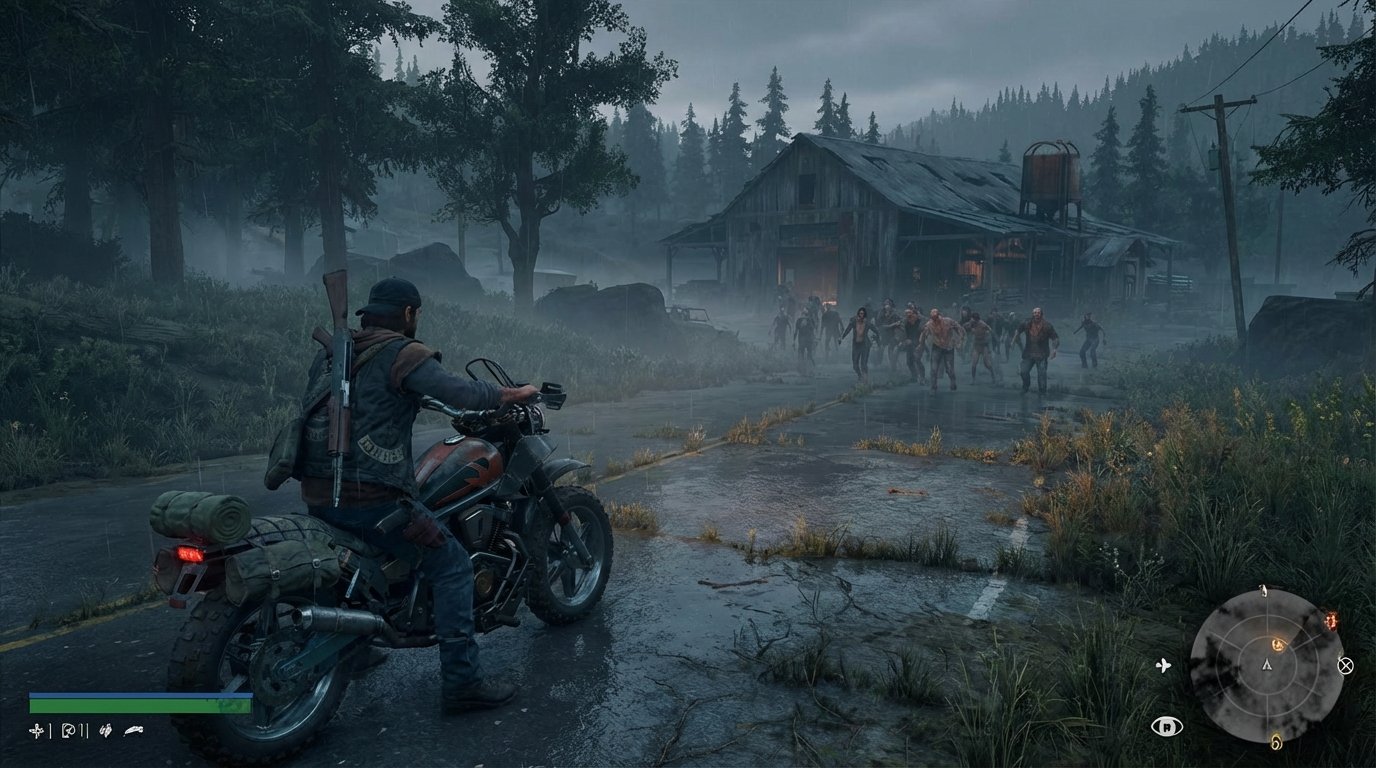Image resolution: width=1376 pixels, height=768 pixels.
Task: Click the player arrow in the minimap center
Action: click(x=1267, y=665)
